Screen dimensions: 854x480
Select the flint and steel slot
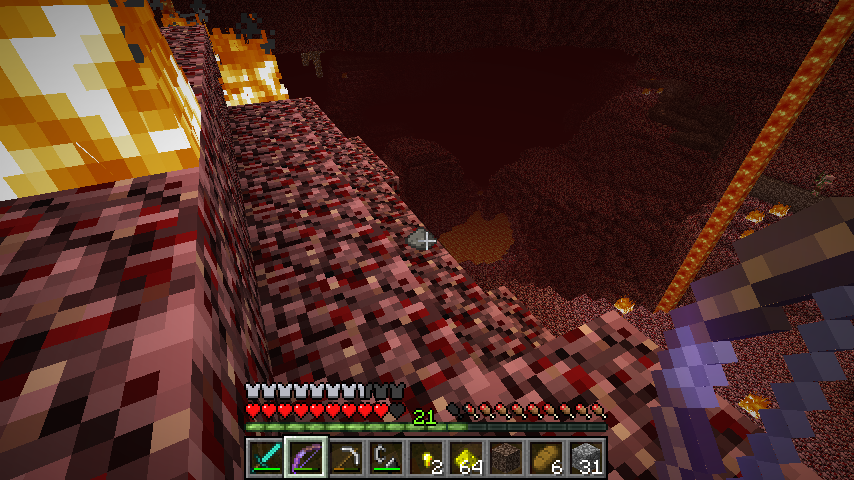click(x=385, y=458)
